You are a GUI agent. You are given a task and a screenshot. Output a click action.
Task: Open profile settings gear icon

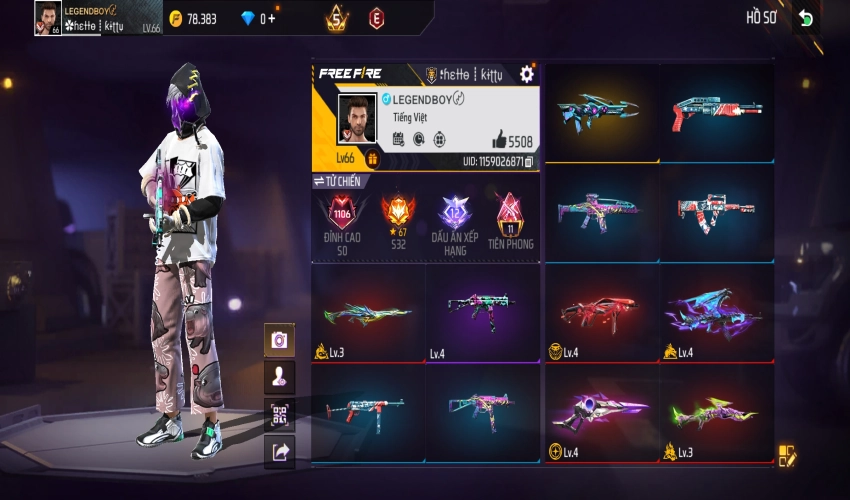(527, 74)
